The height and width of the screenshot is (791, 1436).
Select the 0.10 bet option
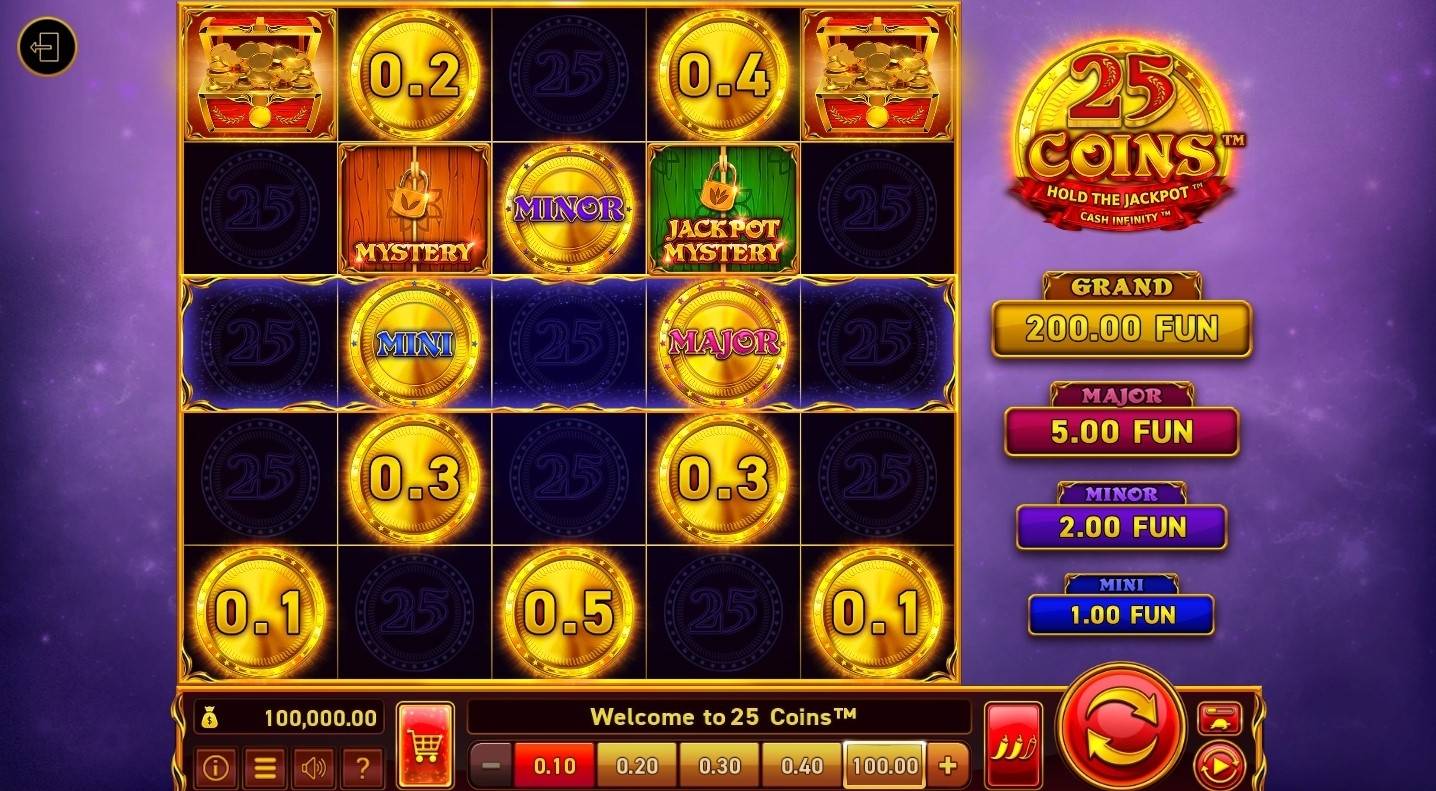click(556, 765)
